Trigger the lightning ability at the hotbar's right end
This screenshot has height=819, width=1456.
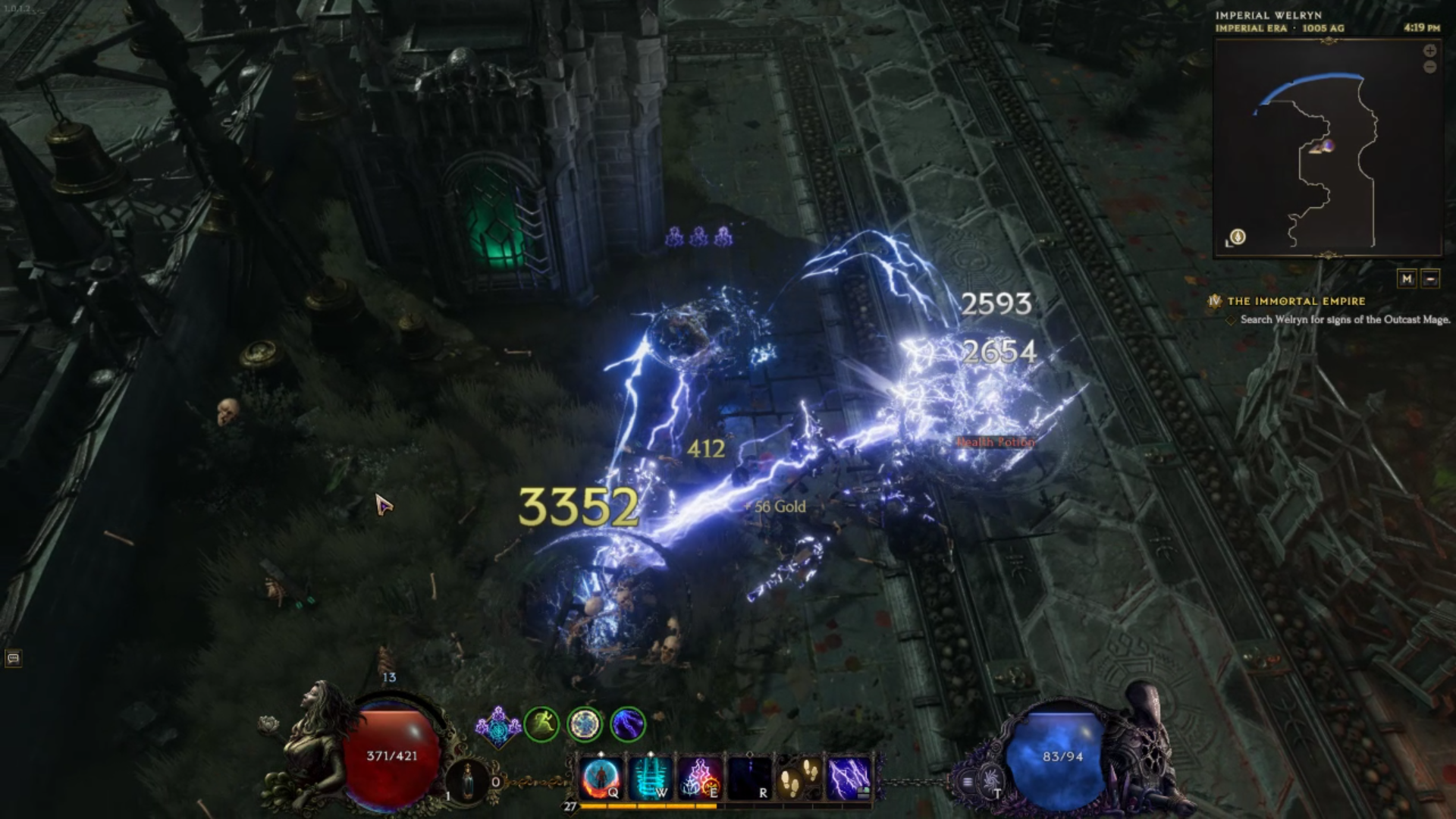point(847,777)
